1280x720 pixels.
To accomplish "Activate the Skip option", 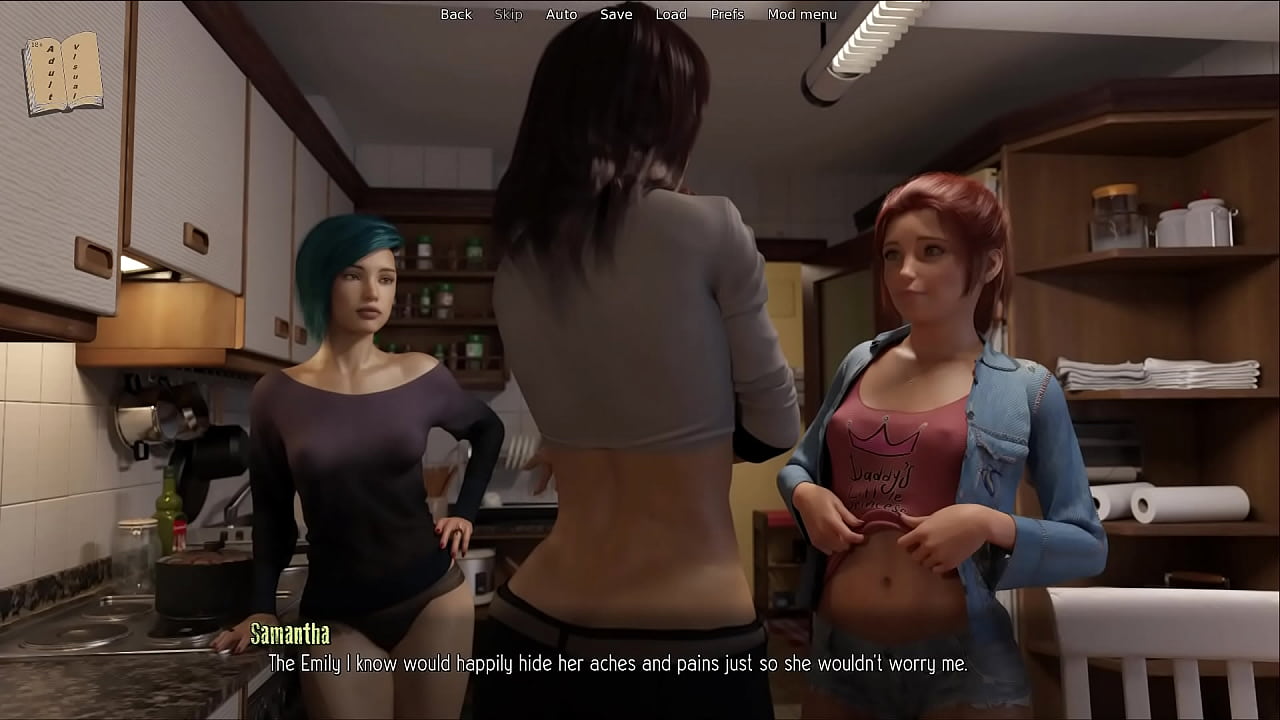I will click(508, 14).
